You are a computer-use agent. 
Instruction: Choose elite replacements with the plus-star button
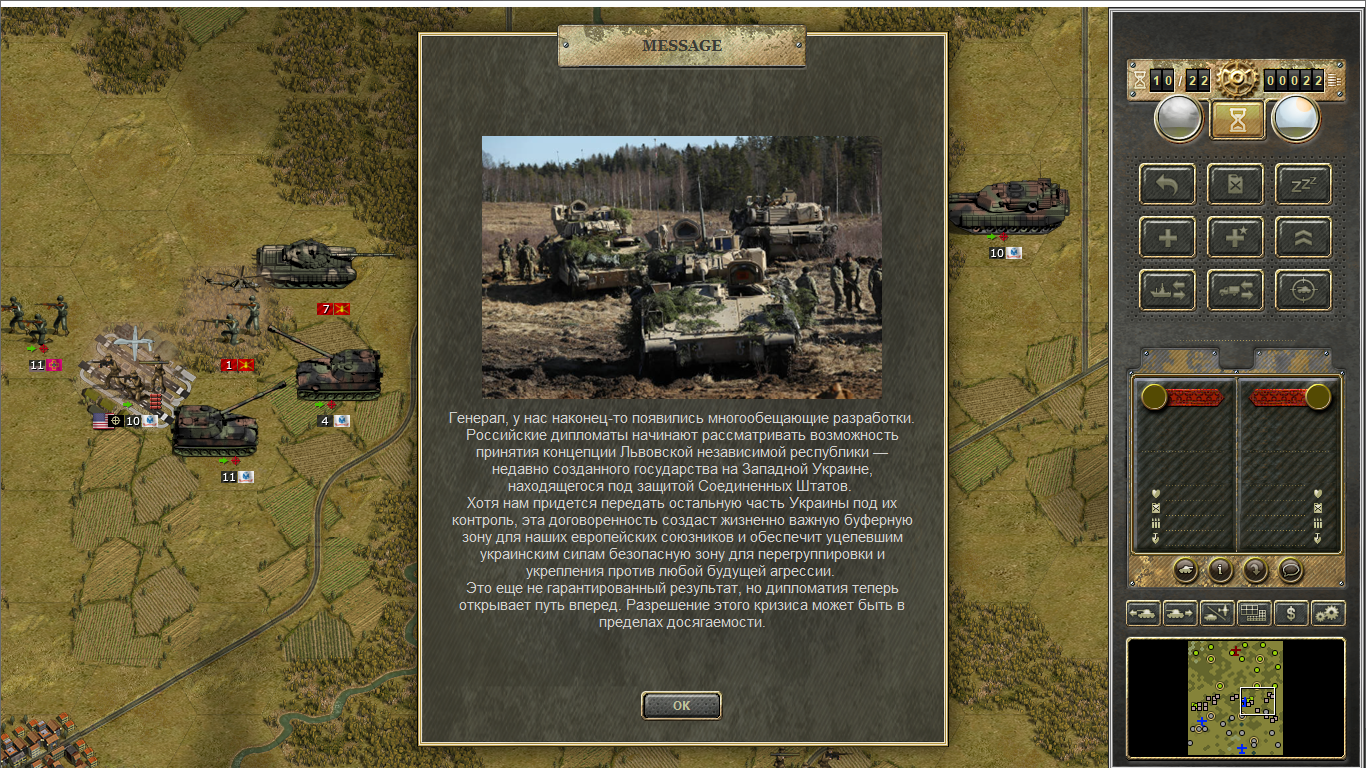point(1235,237)
